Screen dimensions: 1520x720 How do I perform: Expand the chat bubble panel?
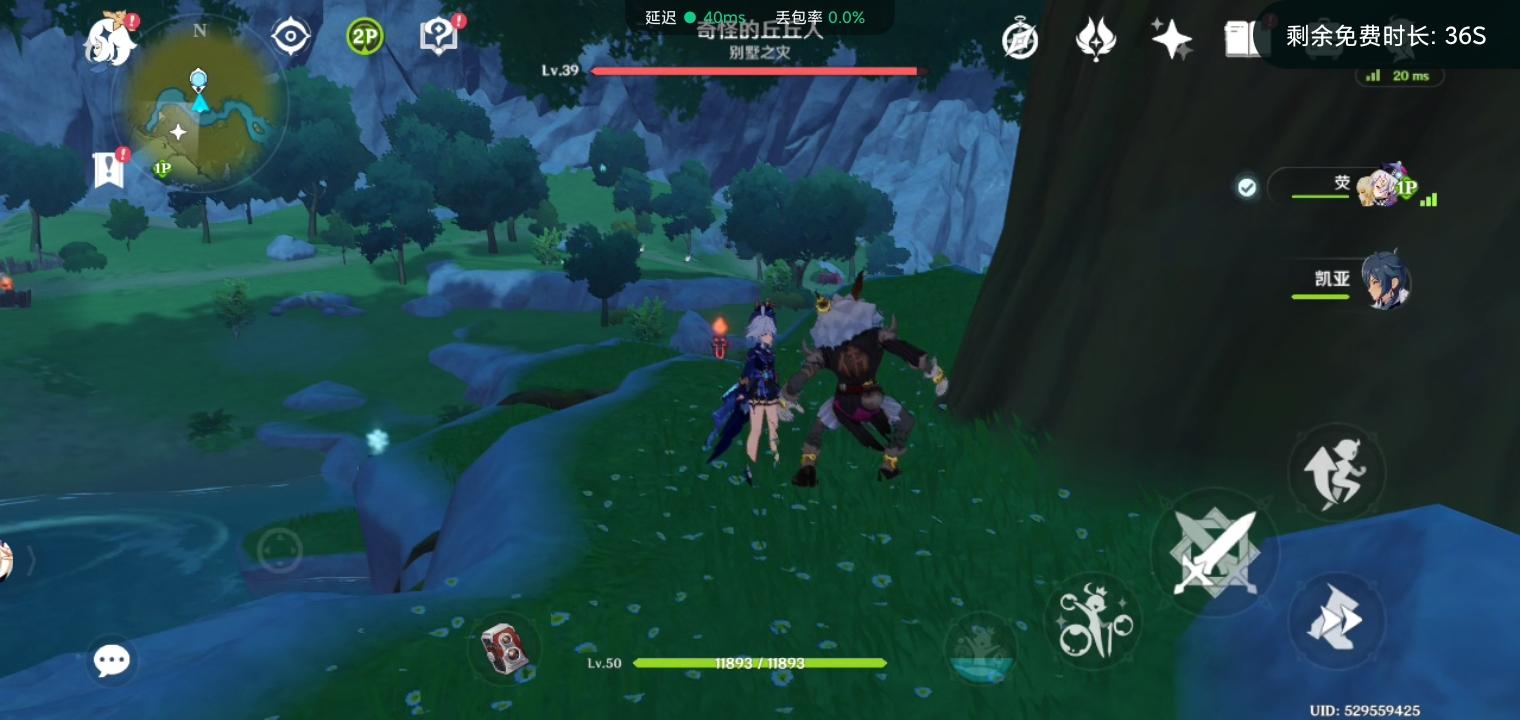pyautogui.click(x=112, y=660)
